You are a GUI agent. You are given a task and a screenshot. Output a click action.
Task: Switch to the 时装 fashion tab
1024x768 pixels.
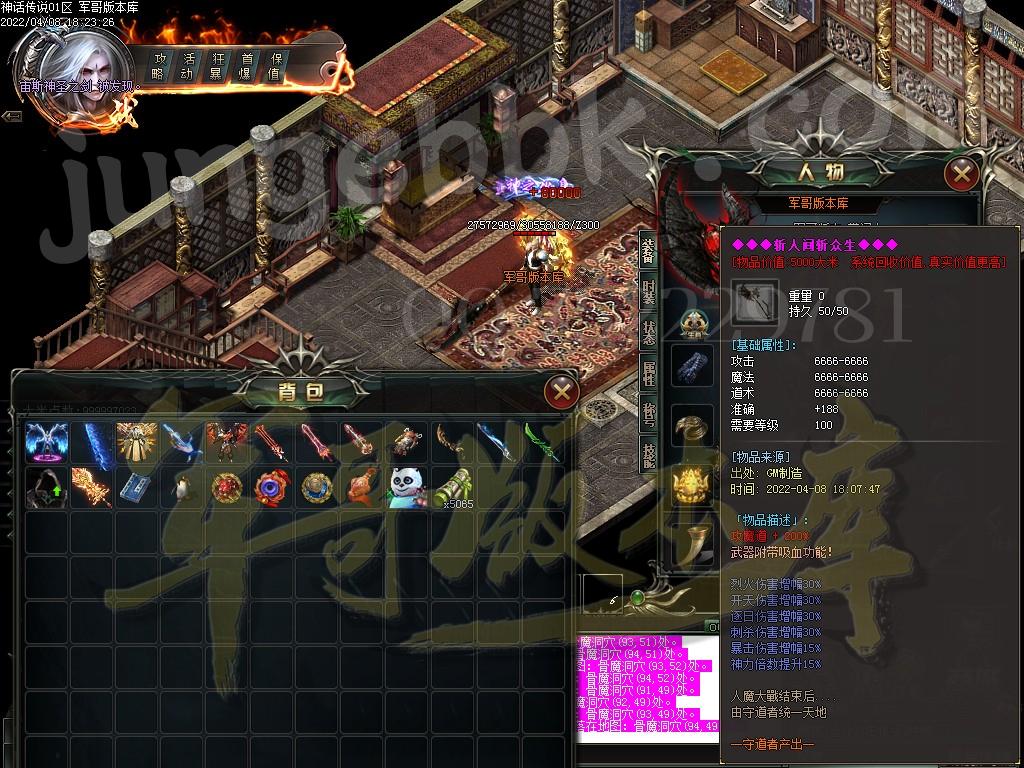[x=648, y=292]
